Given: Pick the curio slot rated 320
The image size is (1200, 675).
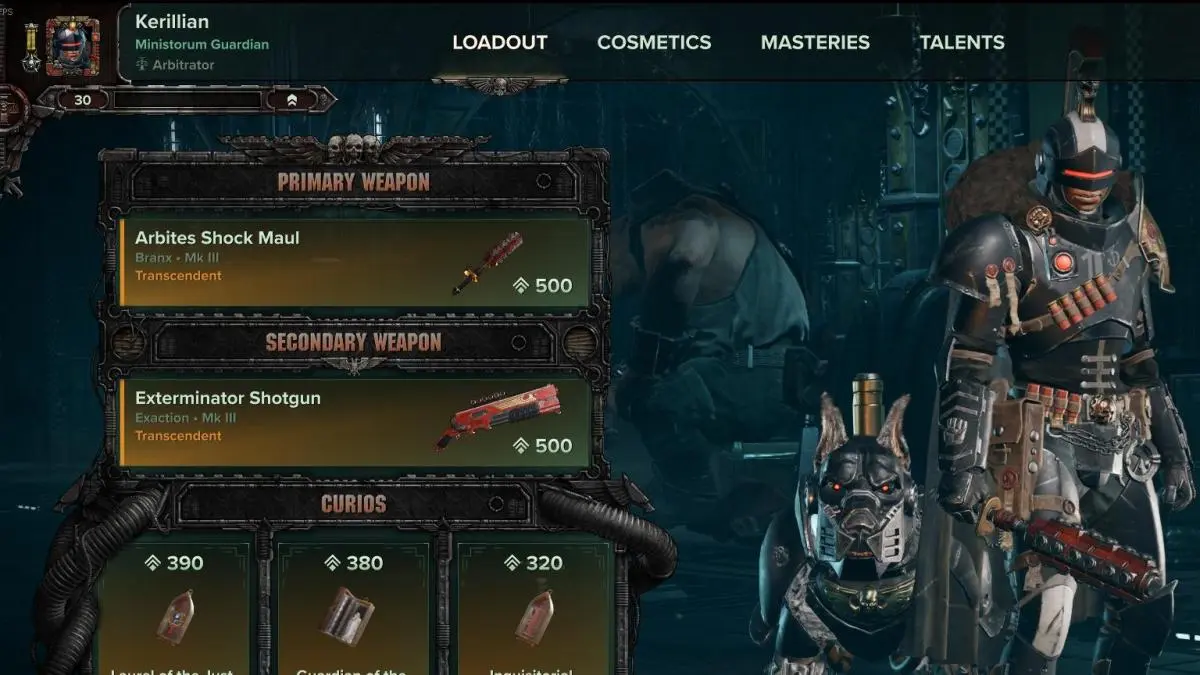Looking at the screenshot, I should (x=534, y=610).
